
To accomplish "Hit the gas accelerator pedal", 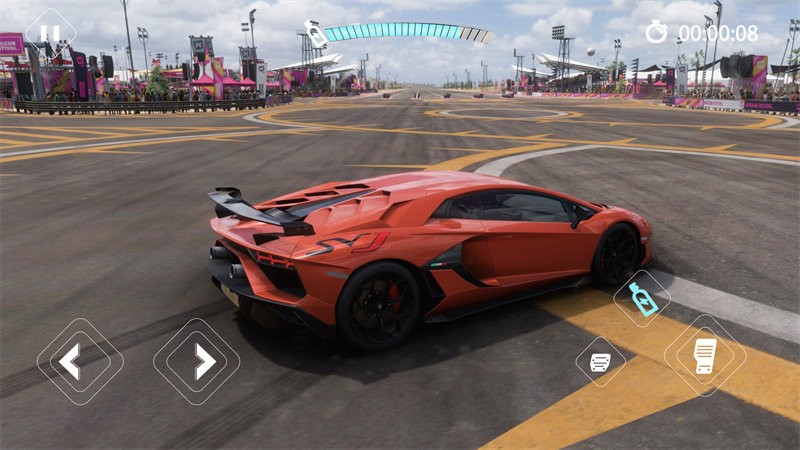I will point(705,356).
